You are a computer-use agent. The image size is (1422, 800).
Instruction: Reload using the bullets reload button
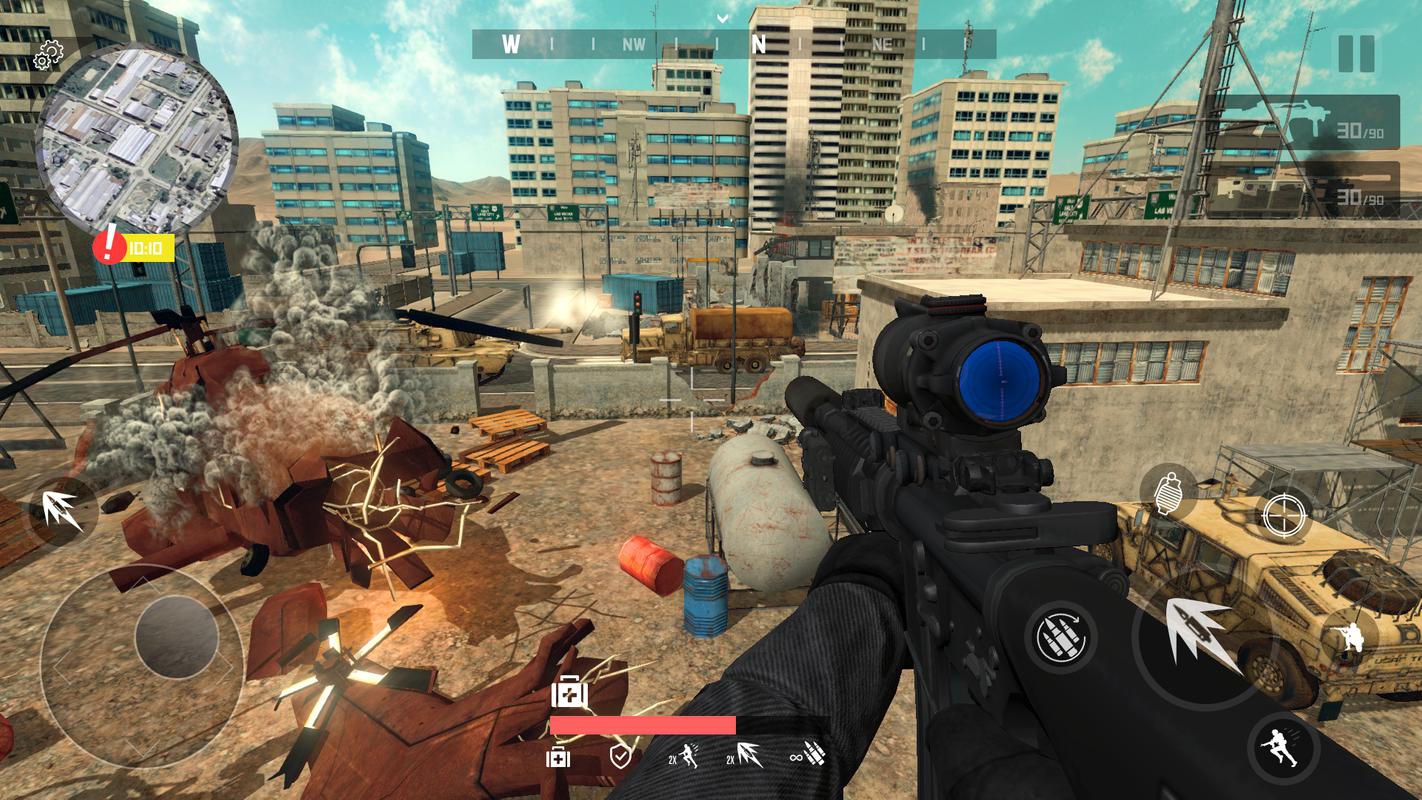click(1060, 637)
